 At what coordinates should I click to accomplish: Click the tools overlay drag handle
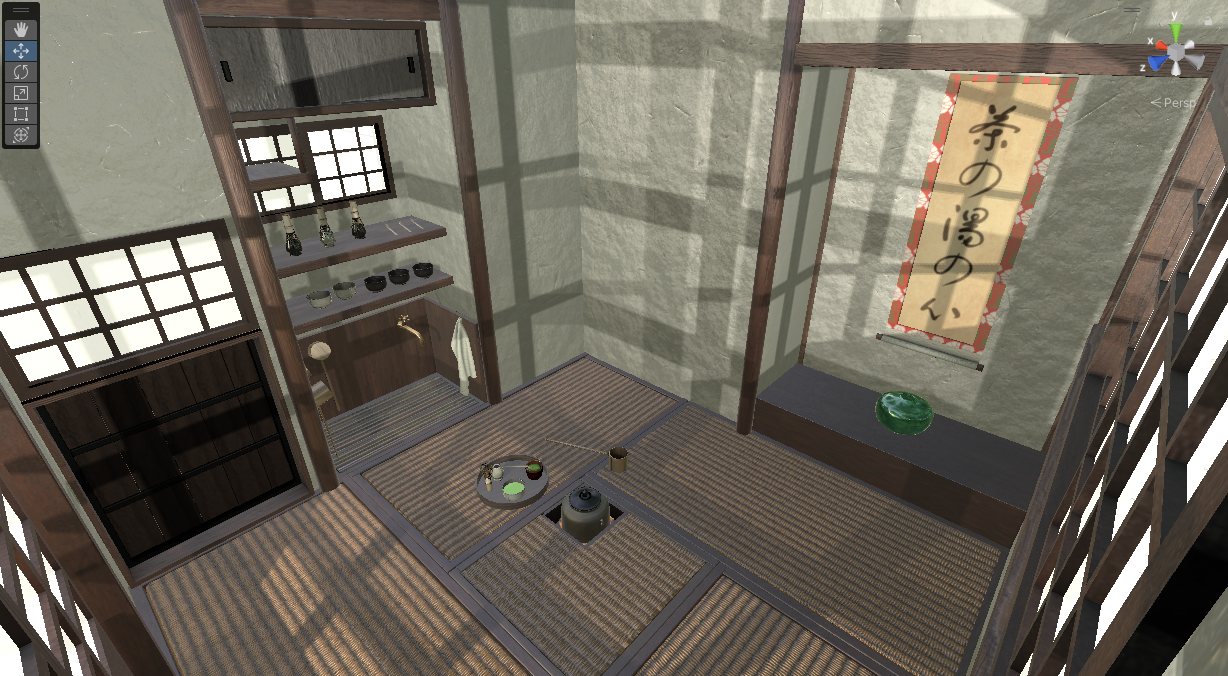point(21,11)
